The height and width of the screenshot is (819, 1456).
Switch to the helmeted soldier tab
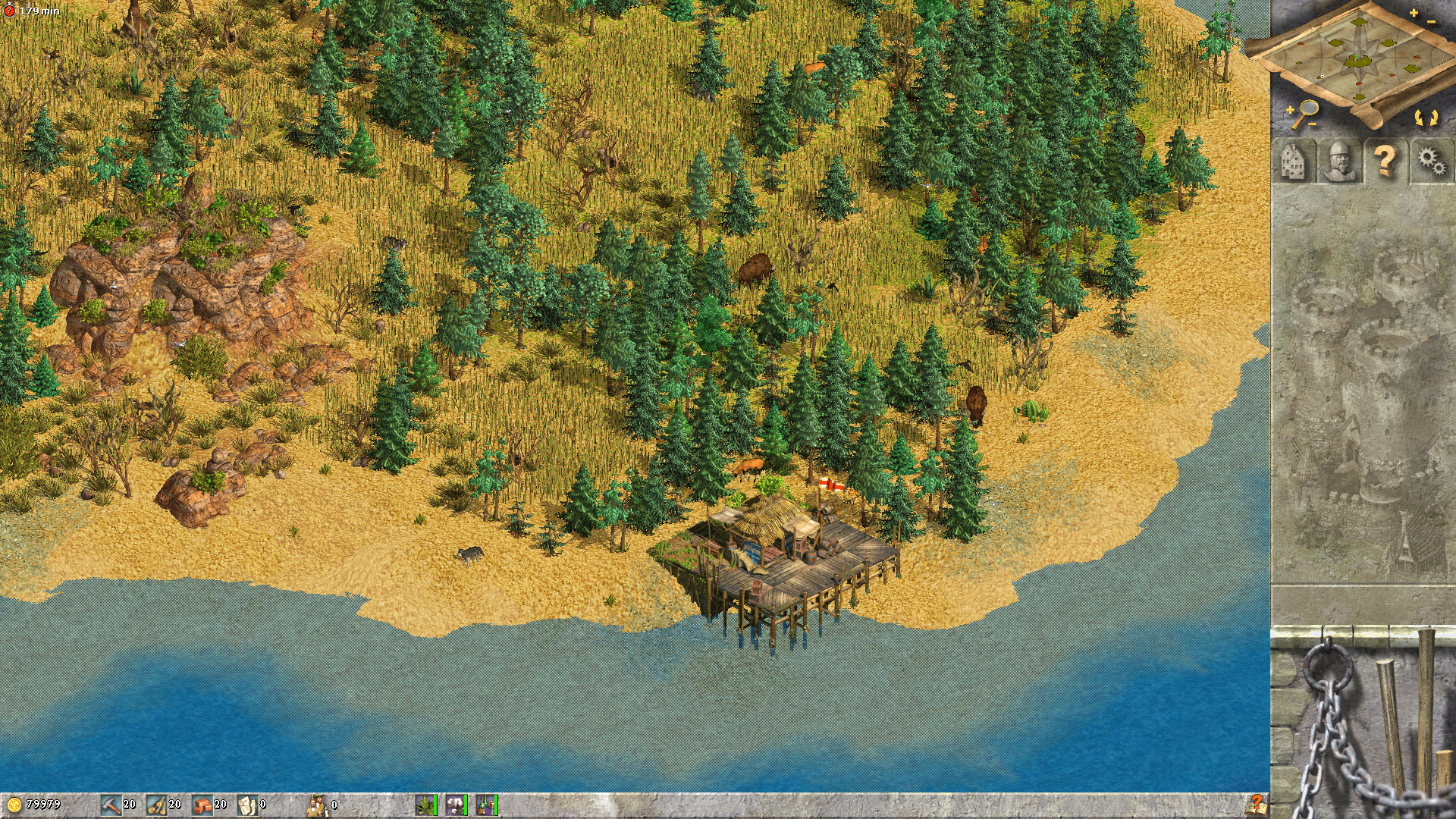click(1338, 161)
